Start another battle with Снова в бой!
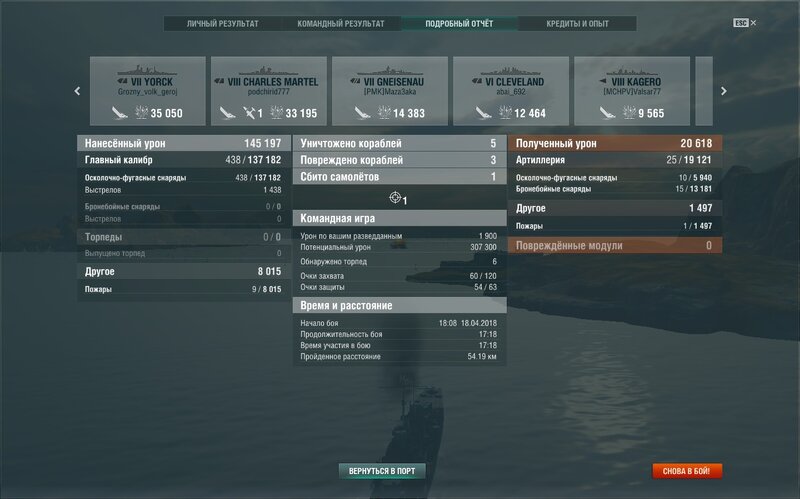800x499 pixels. coord(687,470)
